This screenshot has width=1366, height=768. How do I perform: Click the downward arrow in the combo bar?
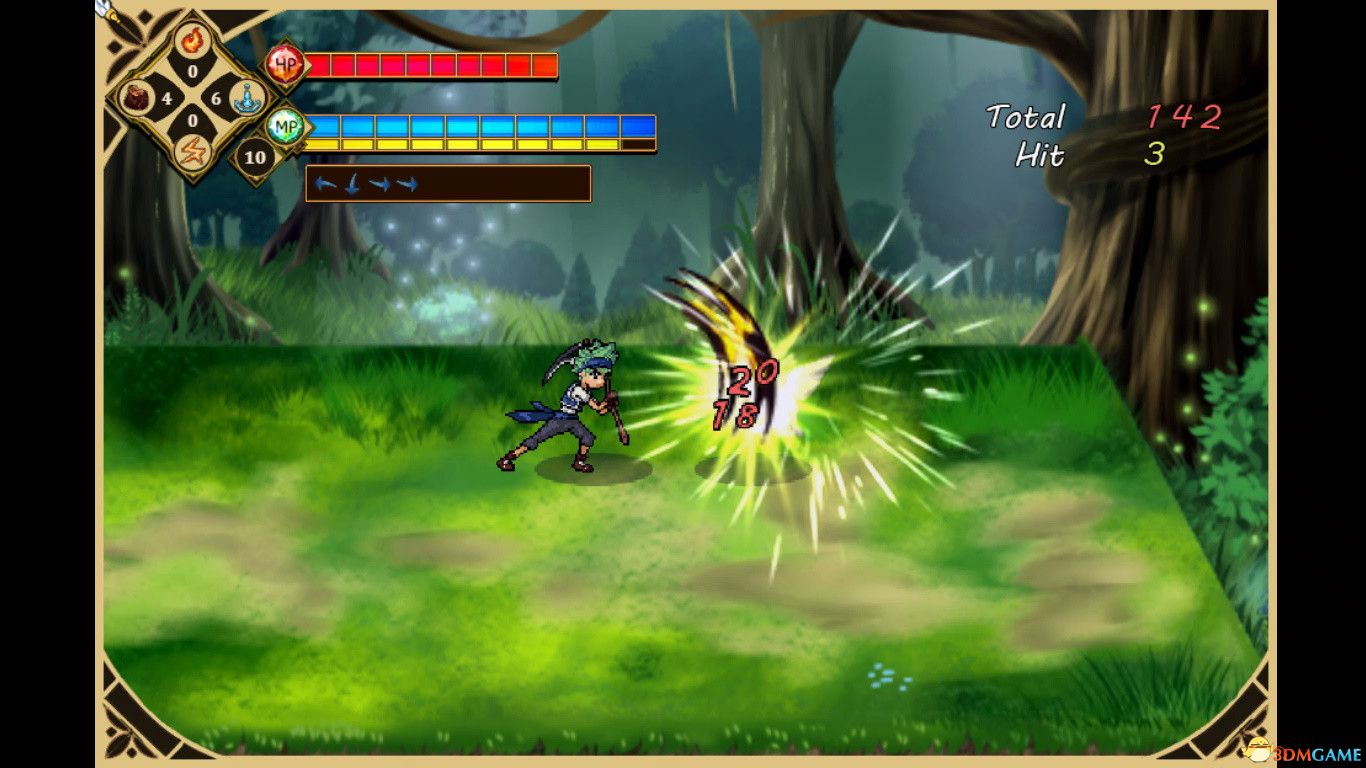pos(350,184)
